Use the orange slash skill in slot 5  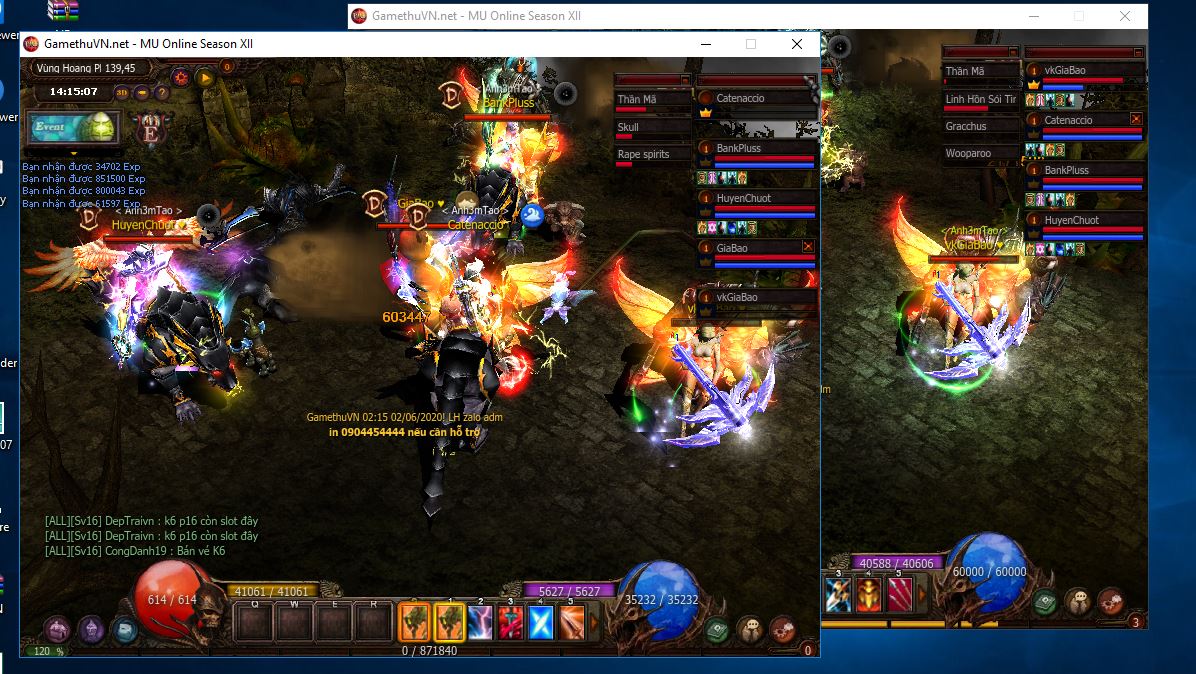[x=571, y=623]
